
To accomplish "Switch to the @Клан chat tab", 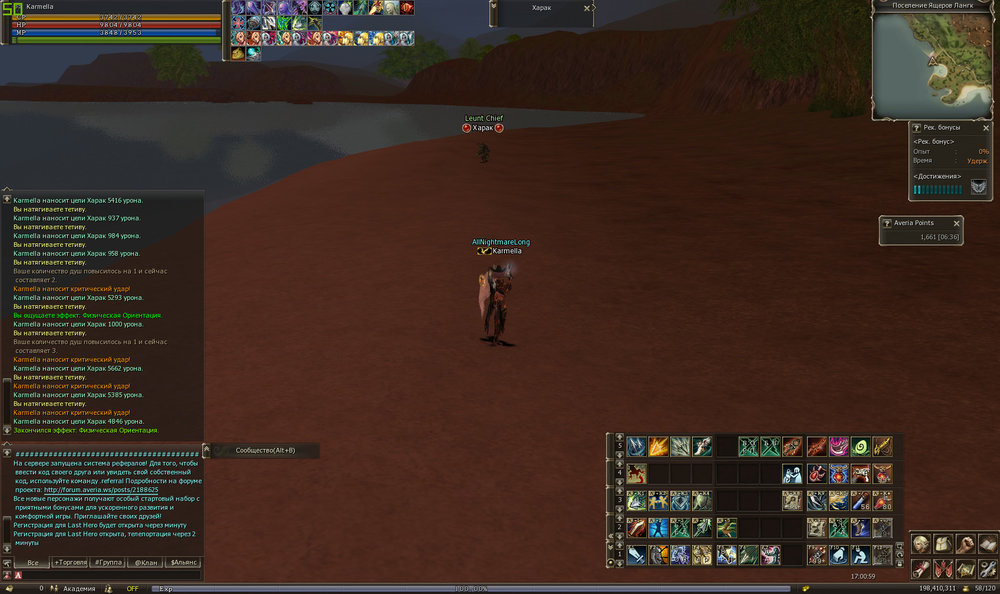I will click(x=146, y=563).
